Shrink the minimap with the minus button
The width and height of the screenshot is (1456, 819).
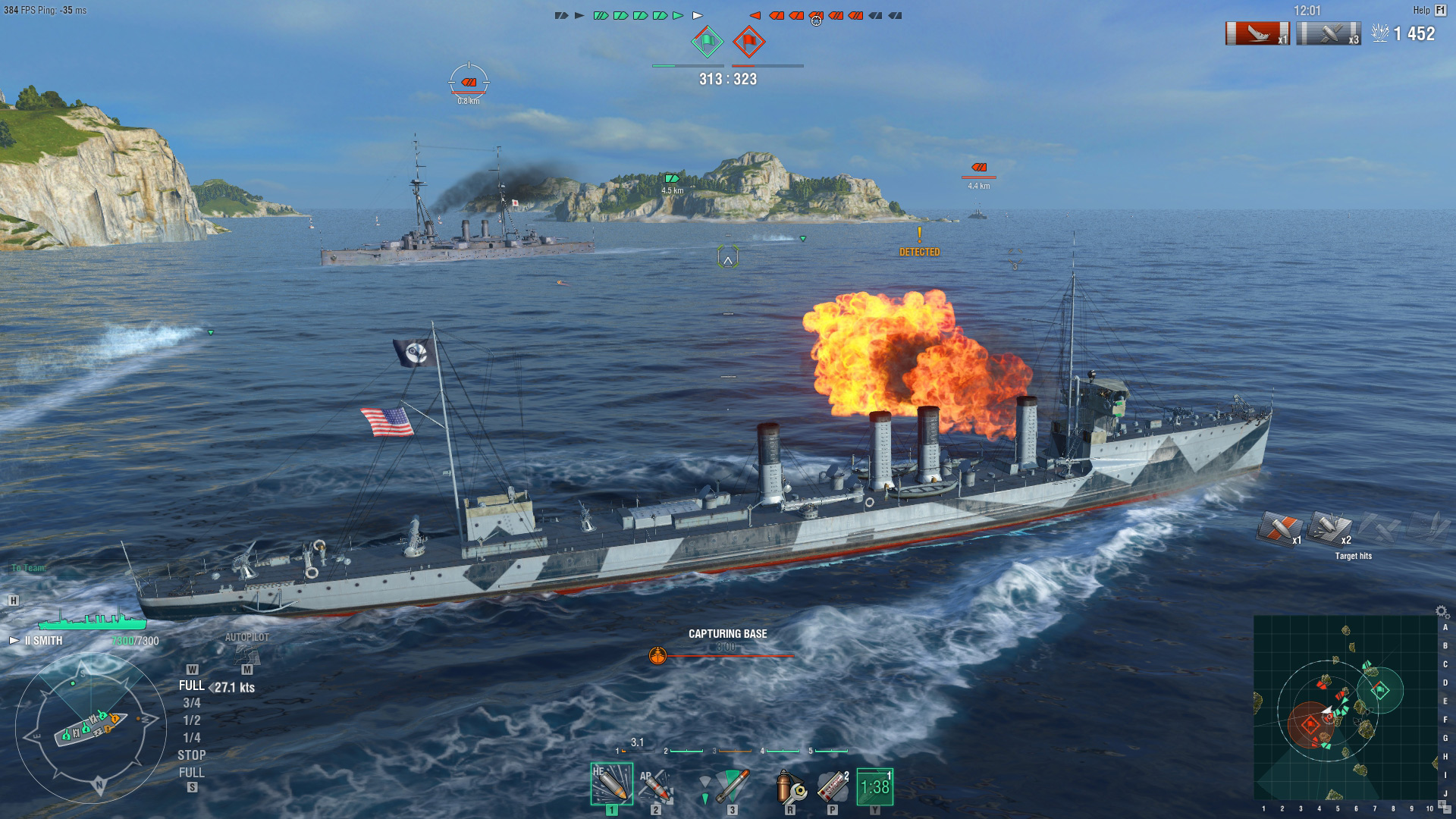tap(1447, 810)
